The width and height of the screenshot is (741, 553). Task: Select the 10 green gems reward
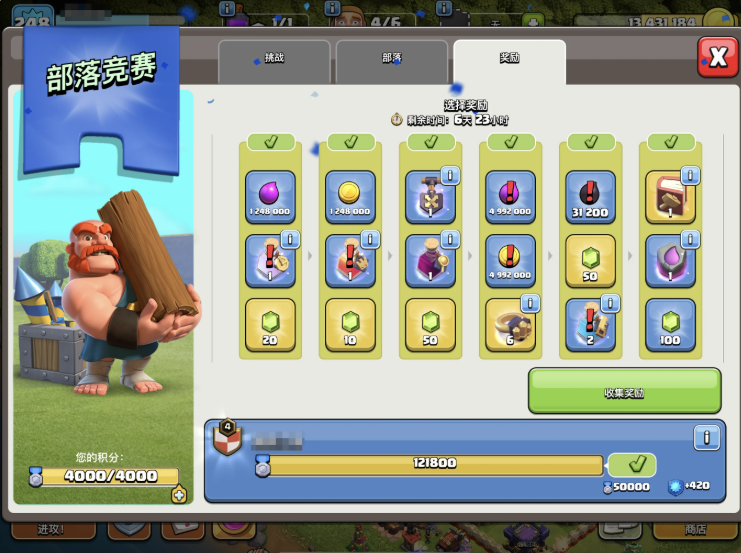coord(350,325)
